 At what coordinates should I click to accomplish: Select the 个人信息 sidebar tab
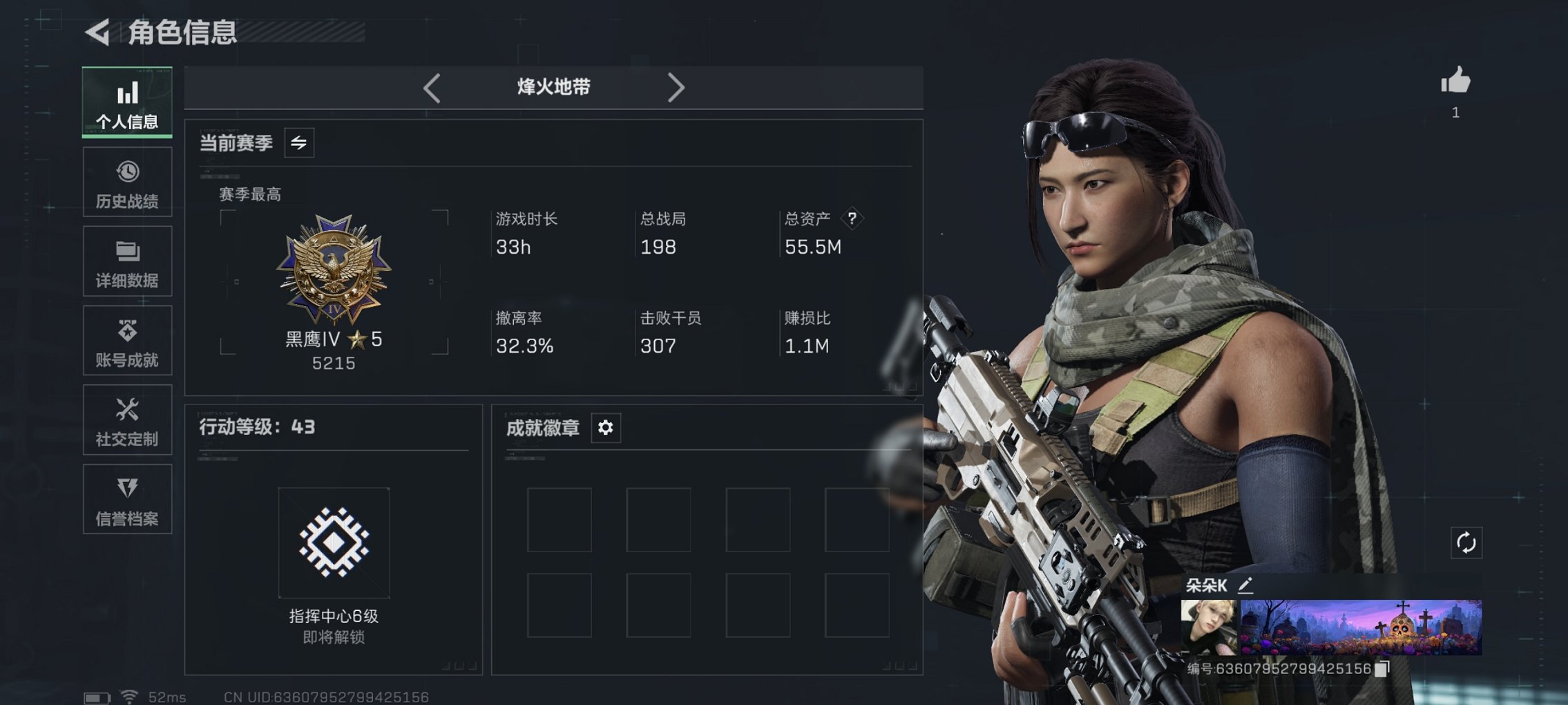click(x=126, y=102)
